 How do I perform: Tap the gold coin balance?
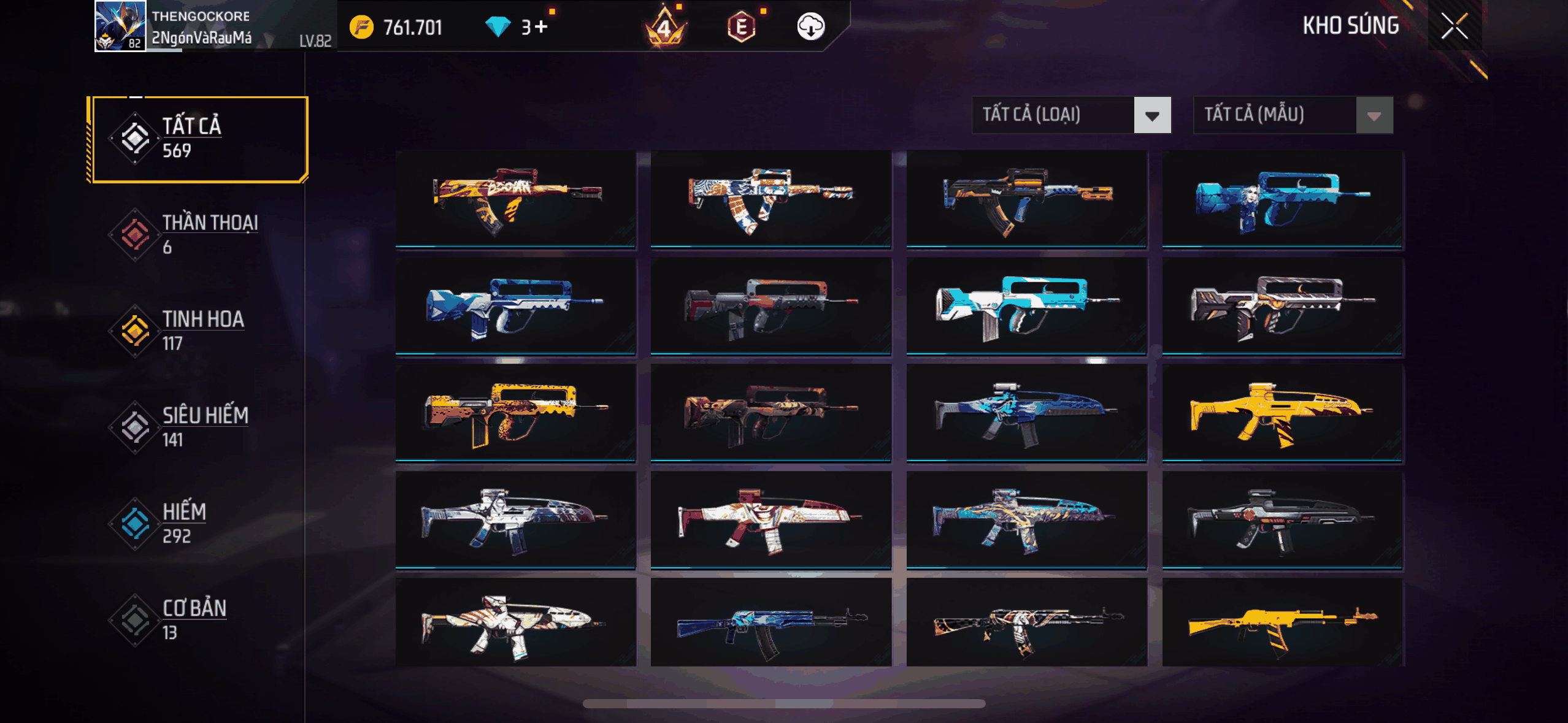[396, 27]
